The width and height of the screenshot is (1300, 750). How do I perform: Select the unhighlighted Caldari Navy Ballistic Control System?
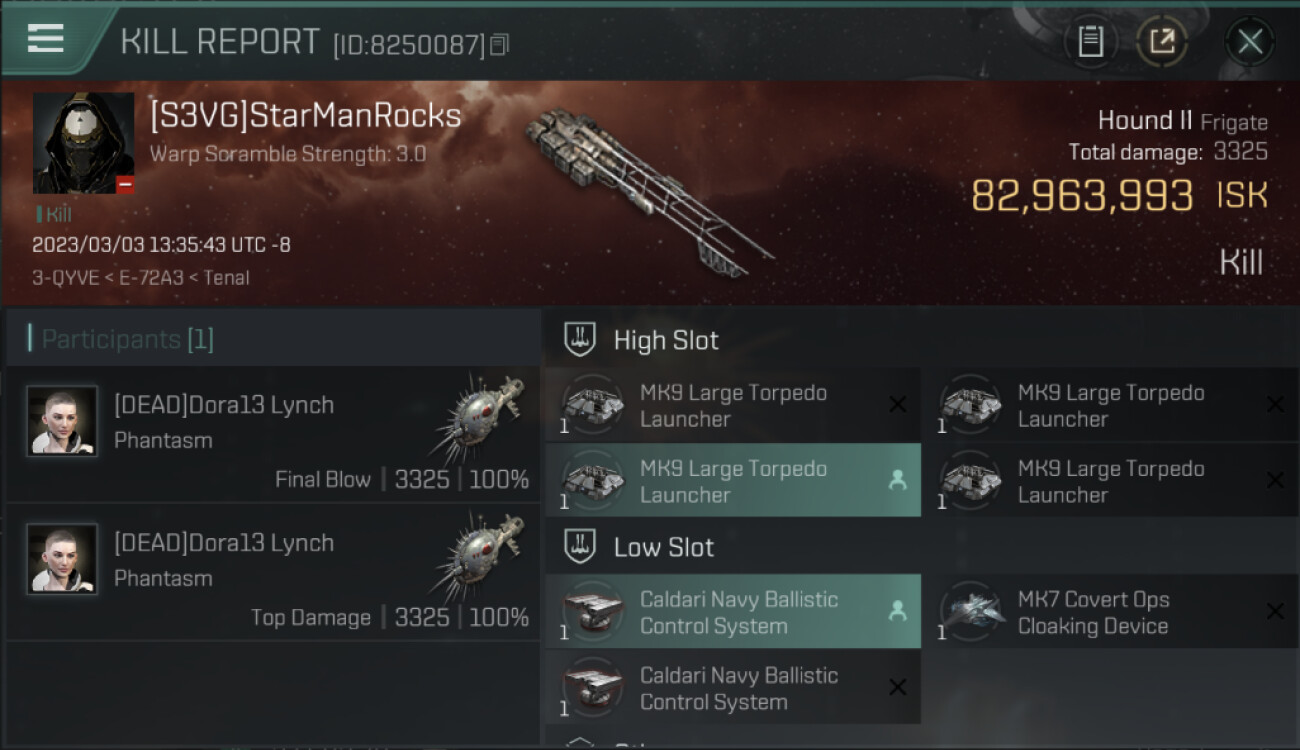732,688
